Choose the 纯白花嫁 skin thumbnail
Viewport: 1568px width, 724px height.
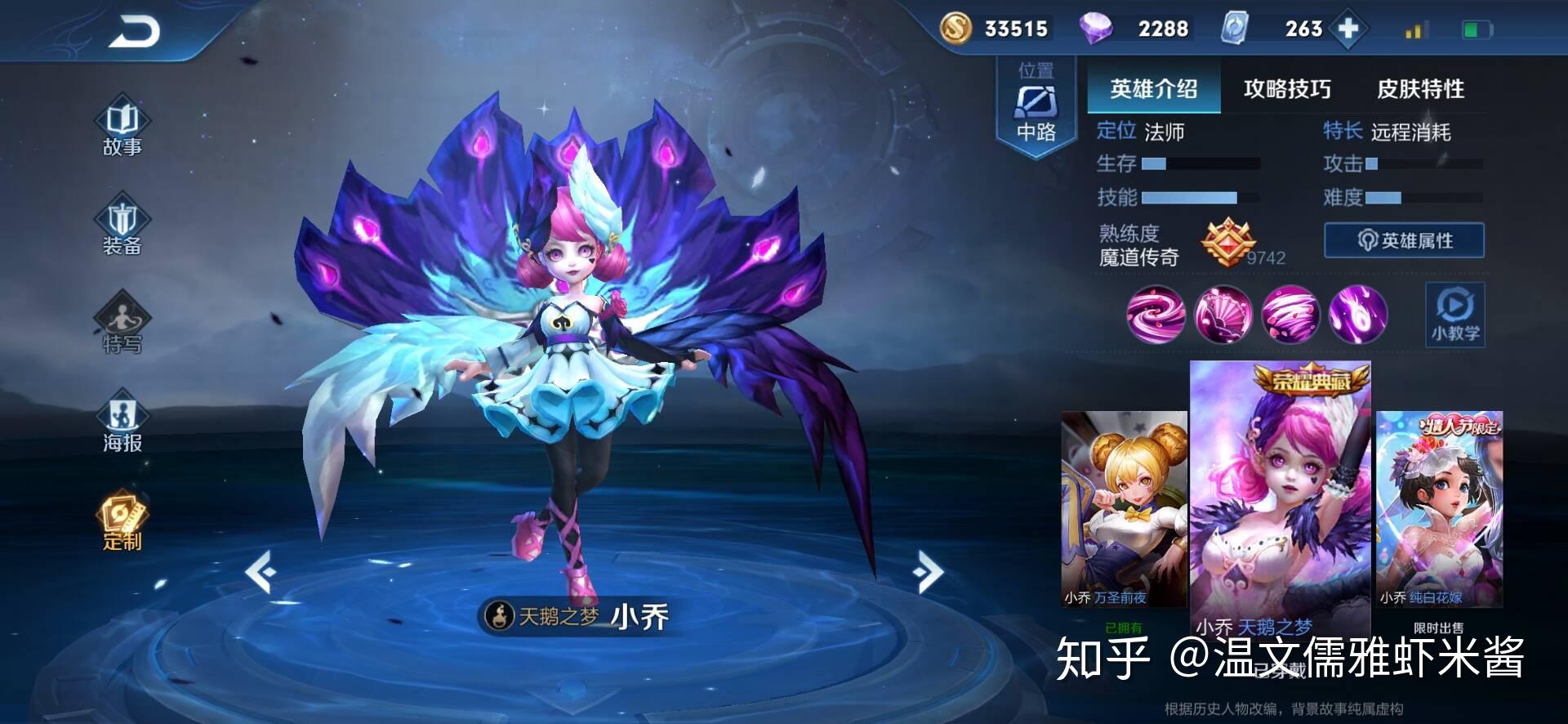point(1439,508)
